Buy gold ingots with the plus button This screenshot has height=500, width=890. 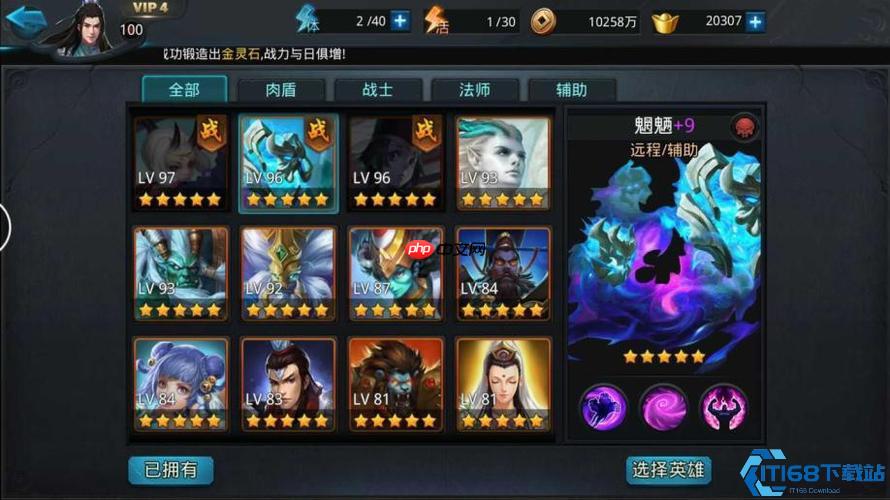coord(755,20)
